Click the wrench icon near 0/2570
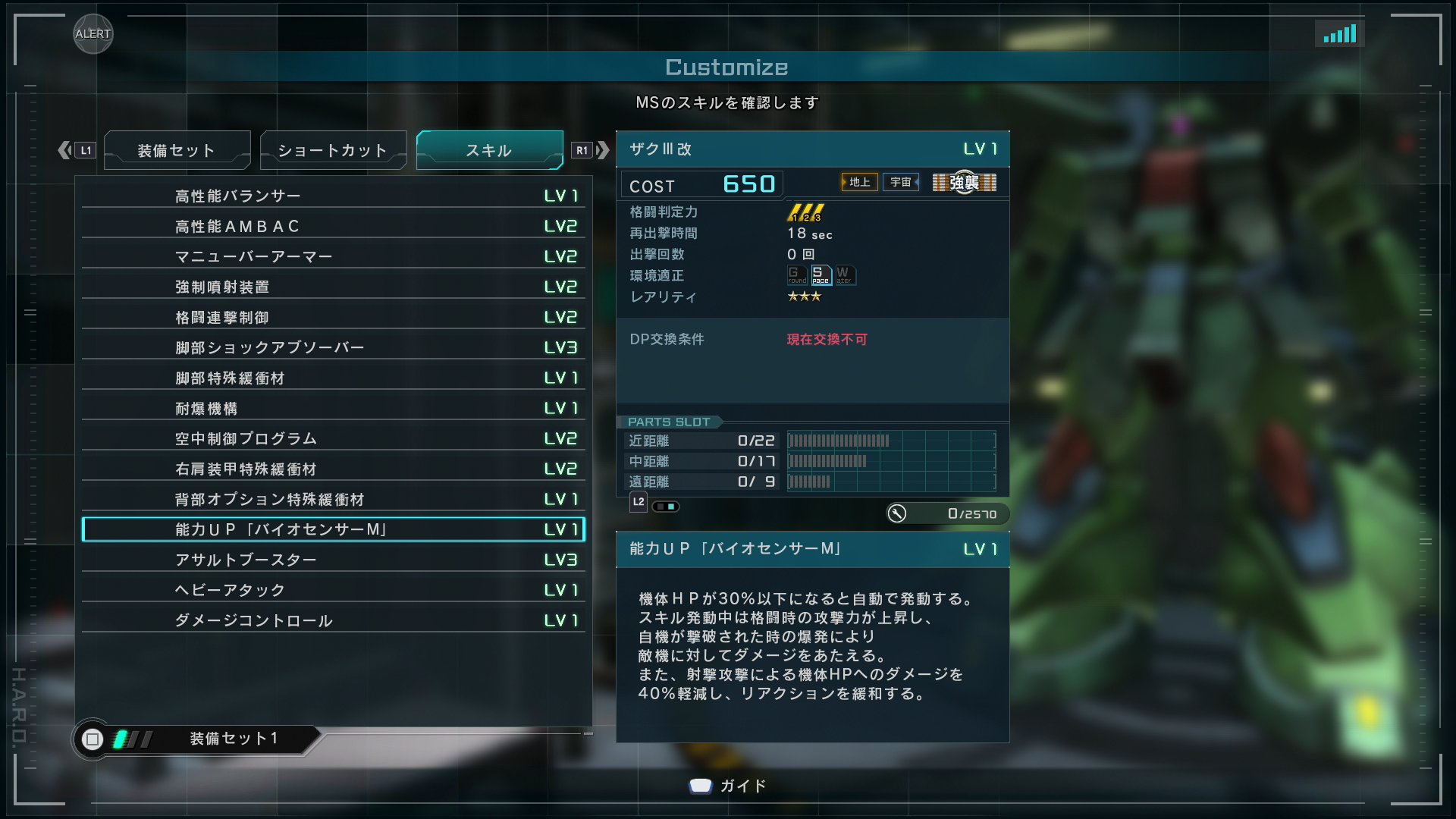Viewport: 1456px width, 819px height. 899,513
